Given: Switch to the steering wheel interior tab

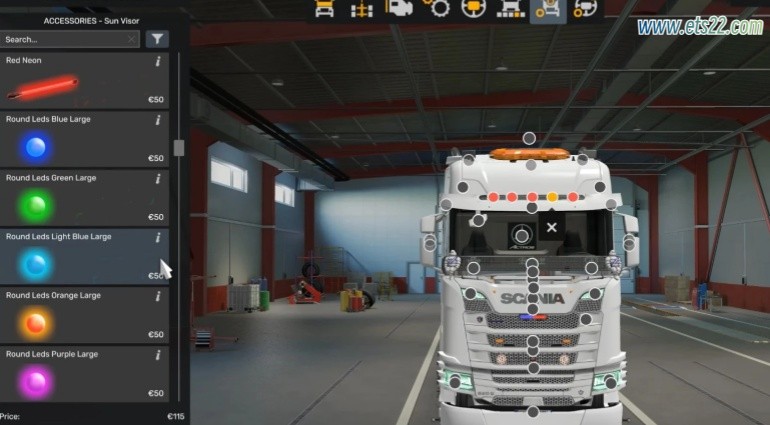Looking at the screenshot, I should pos(472,9).
